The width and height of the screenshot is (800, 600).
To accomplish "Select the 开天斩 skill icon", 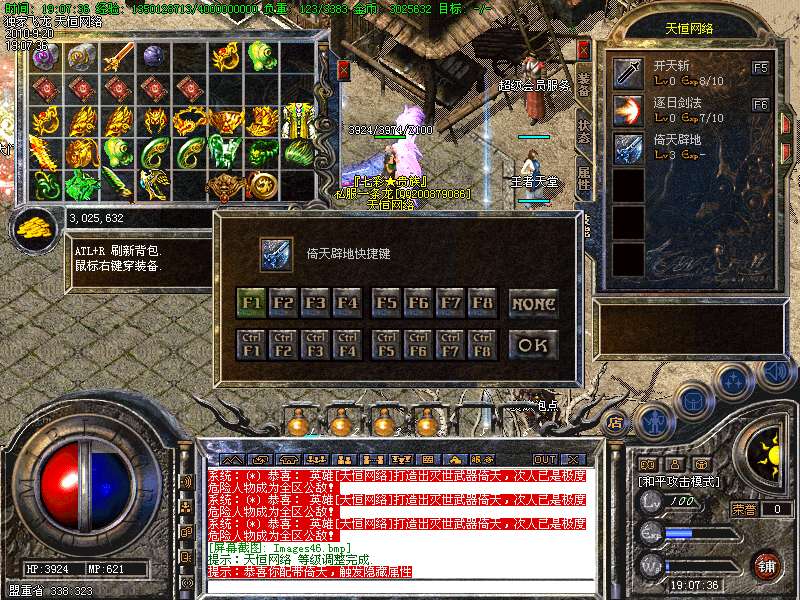I will pyautogui.click(x=628, y=72).
